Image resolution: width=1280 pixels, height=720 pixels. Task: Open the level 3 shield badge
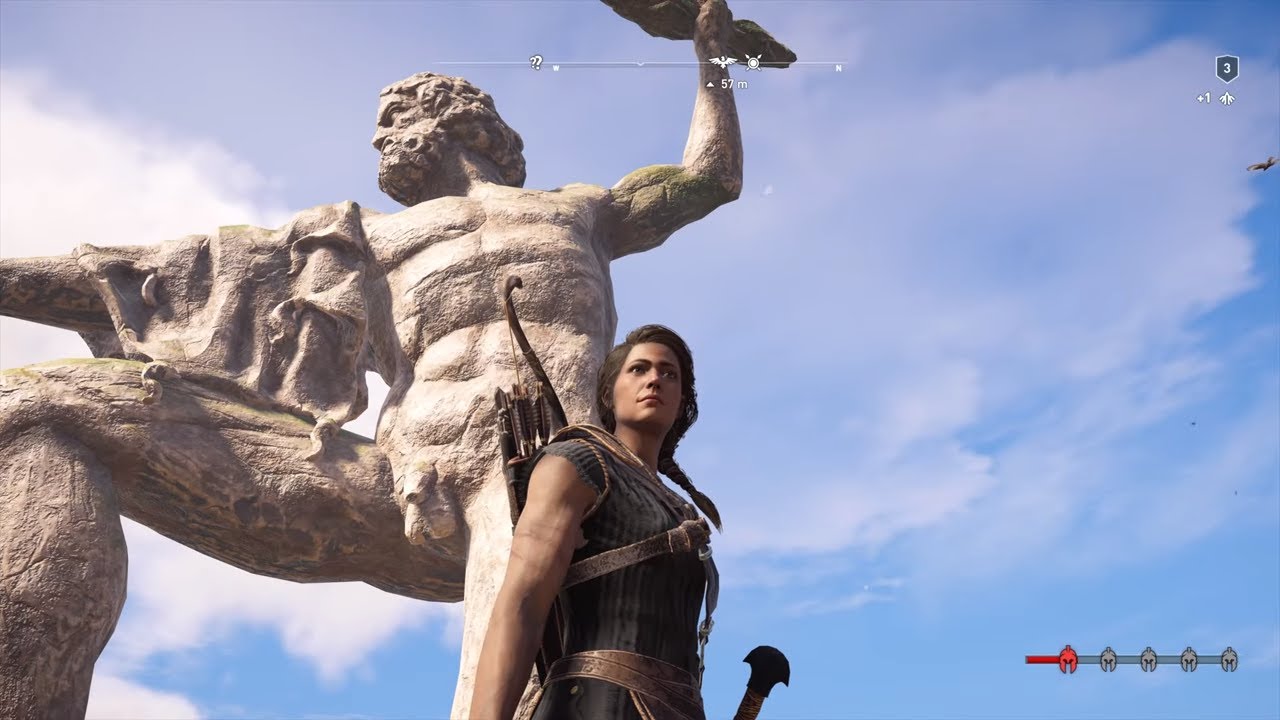[x=1227, y=69]
